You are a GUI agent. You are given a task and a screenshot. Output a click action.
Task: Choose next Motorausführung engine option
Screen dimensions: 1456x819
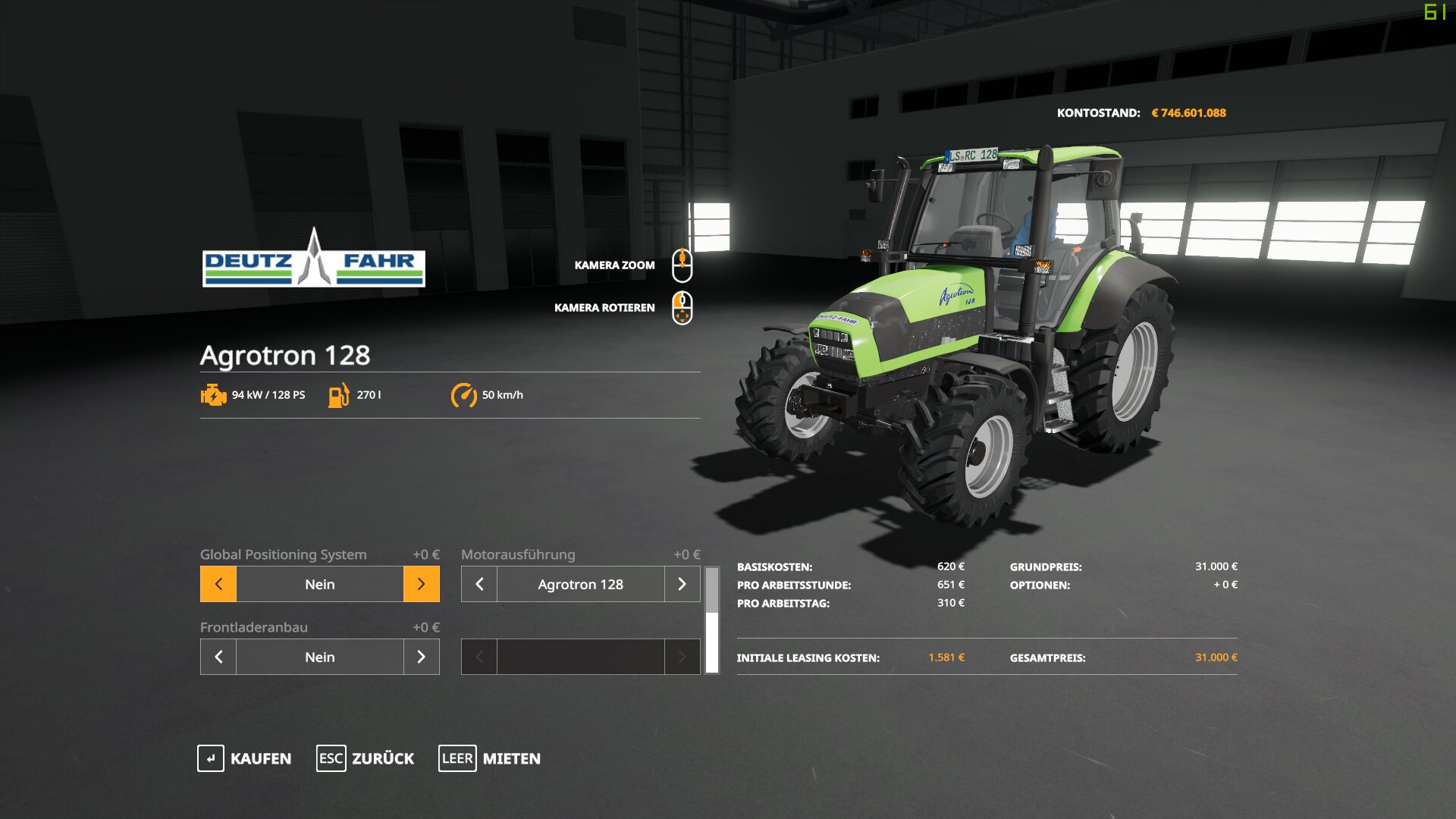pos(682,584)
